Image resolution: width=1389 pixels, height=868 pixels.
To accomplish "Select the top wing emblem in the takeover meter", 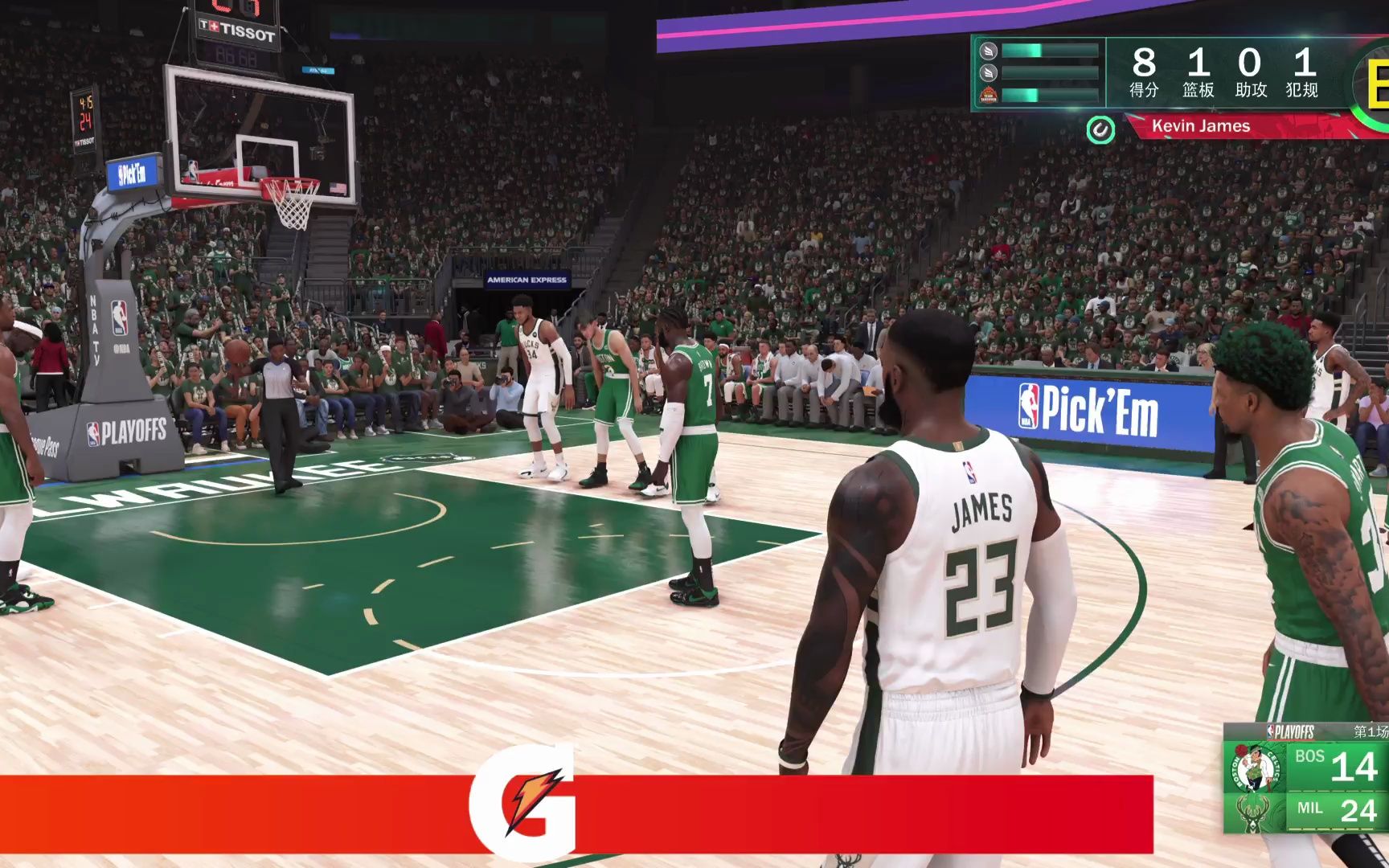I will 987,51.
